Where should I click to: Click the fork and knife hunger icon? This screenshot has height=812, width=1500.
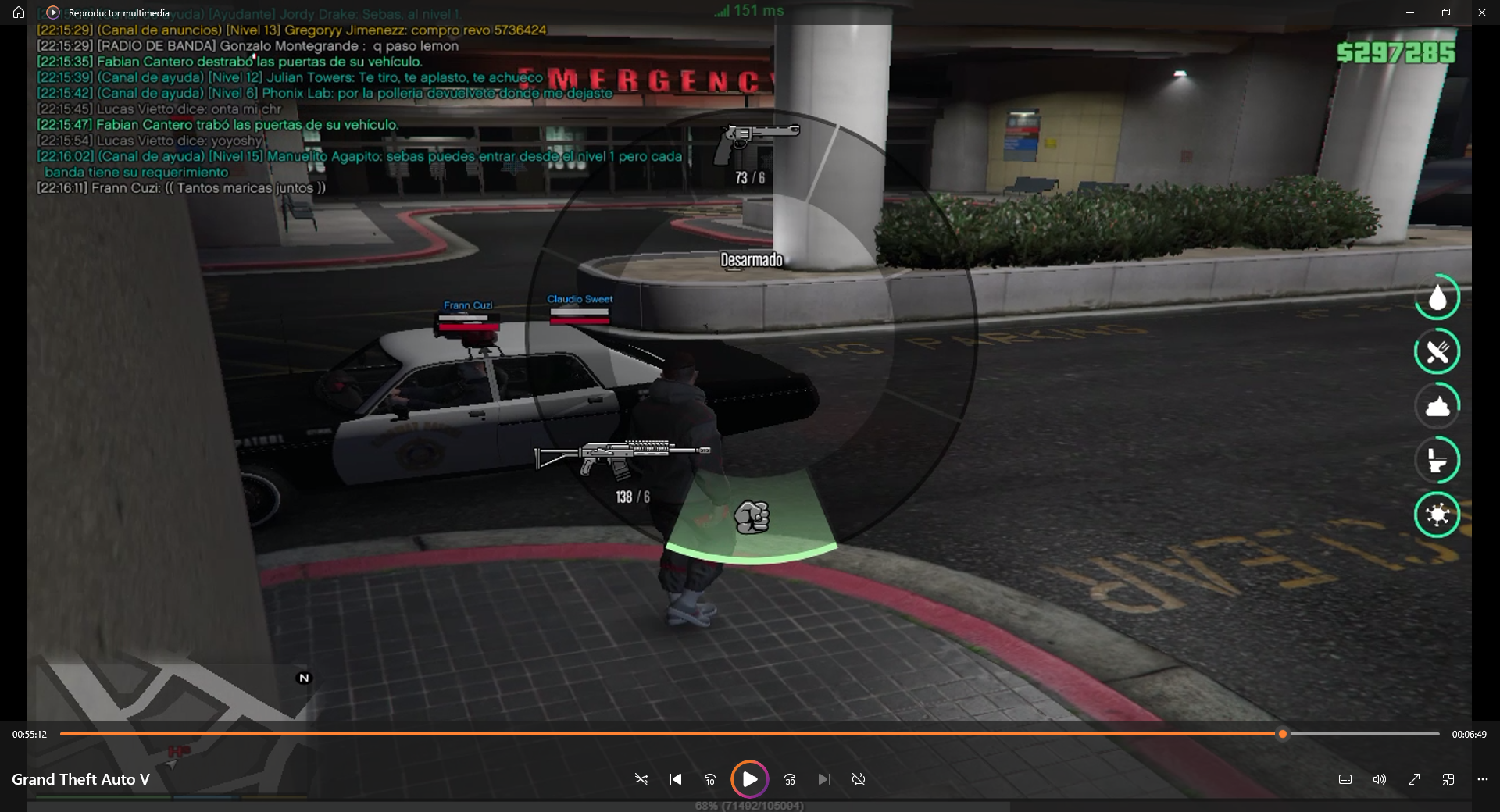[1437, 352]
